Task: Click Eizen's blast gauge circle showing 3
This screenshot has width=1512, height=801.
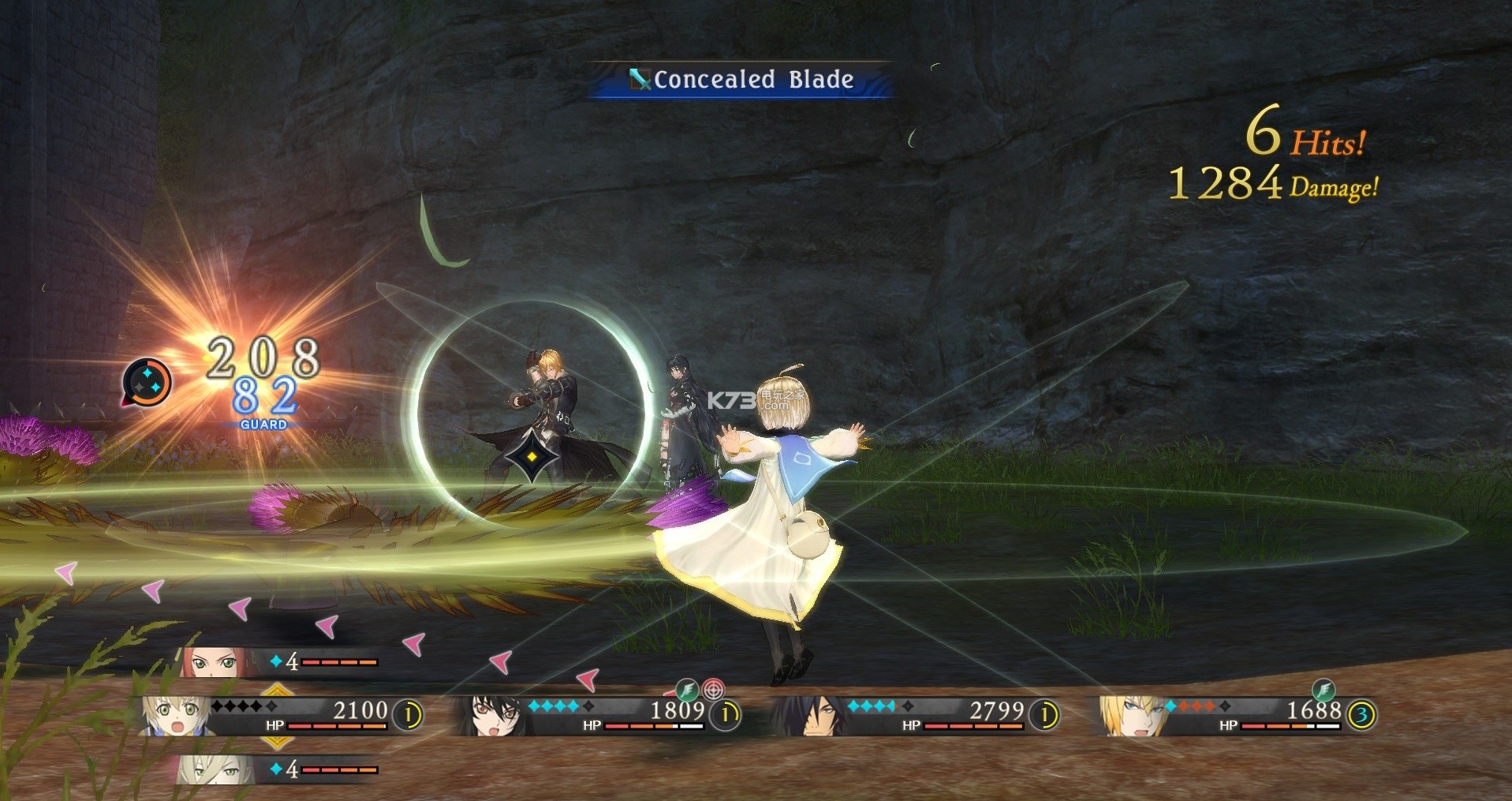Action: click(x=1361, y=716)
